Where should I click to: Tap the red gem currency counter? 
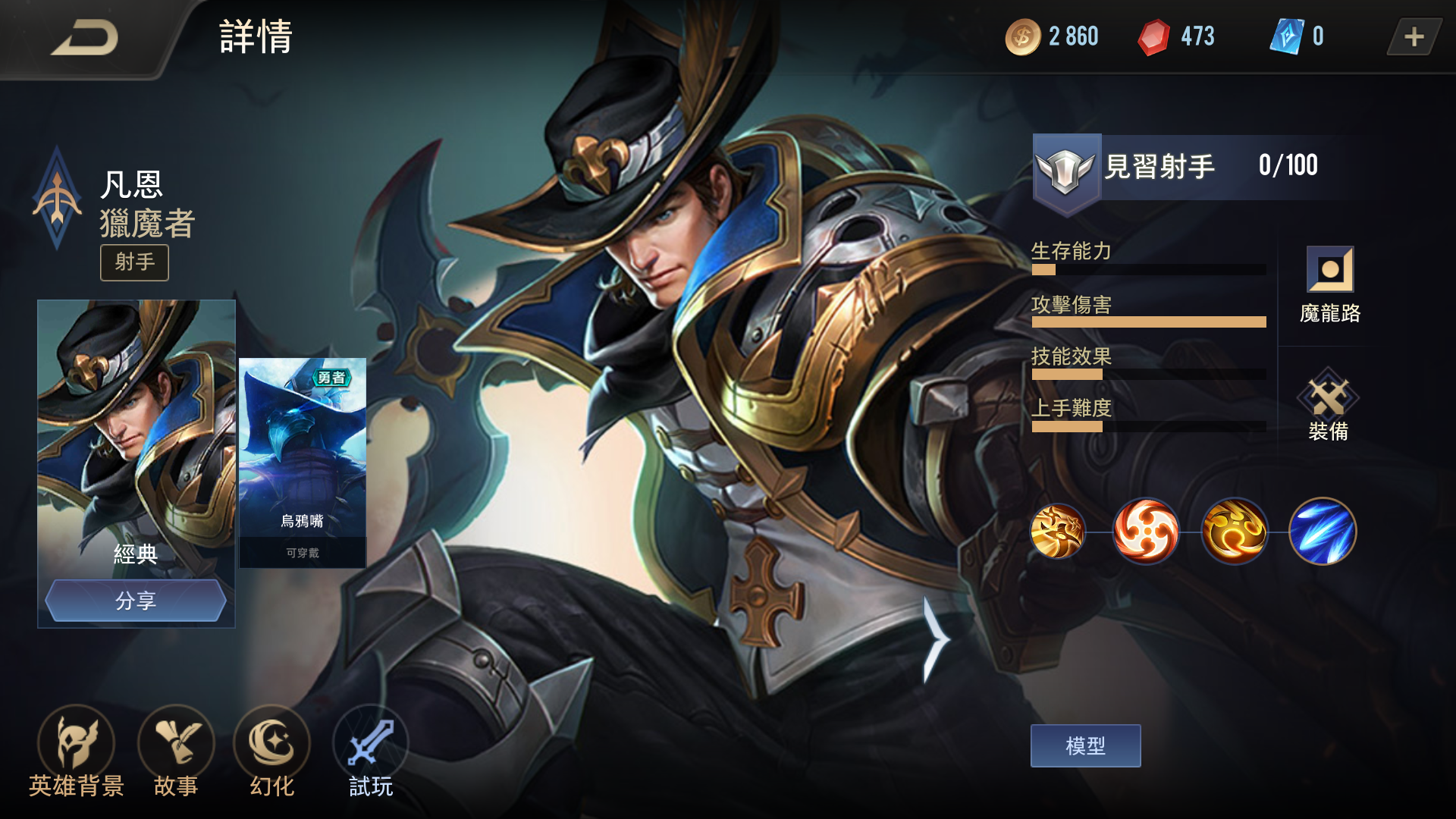(1175, 35)
